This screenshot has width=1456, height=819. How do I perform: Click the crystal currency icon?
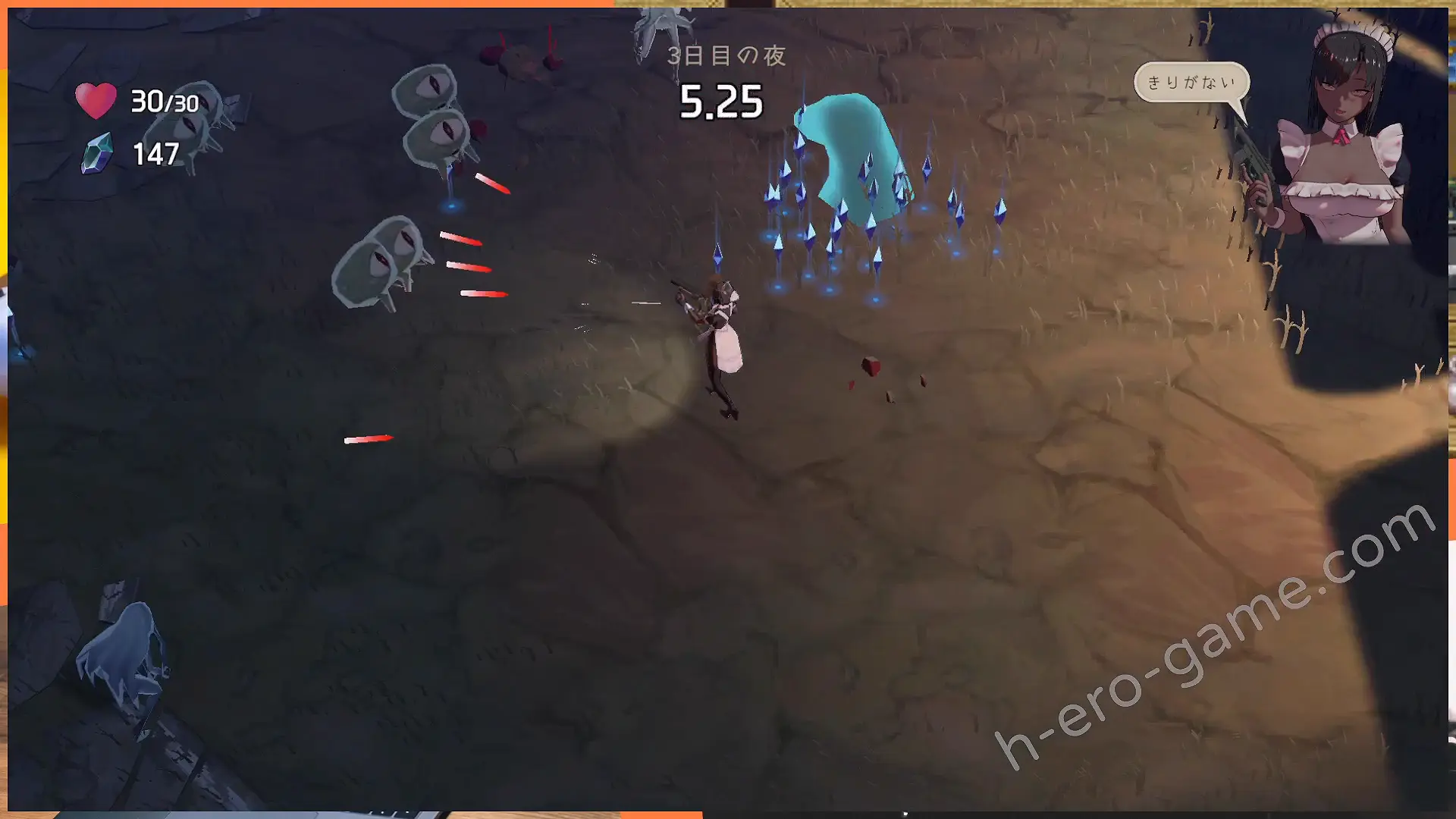click(x=98, y=153)
